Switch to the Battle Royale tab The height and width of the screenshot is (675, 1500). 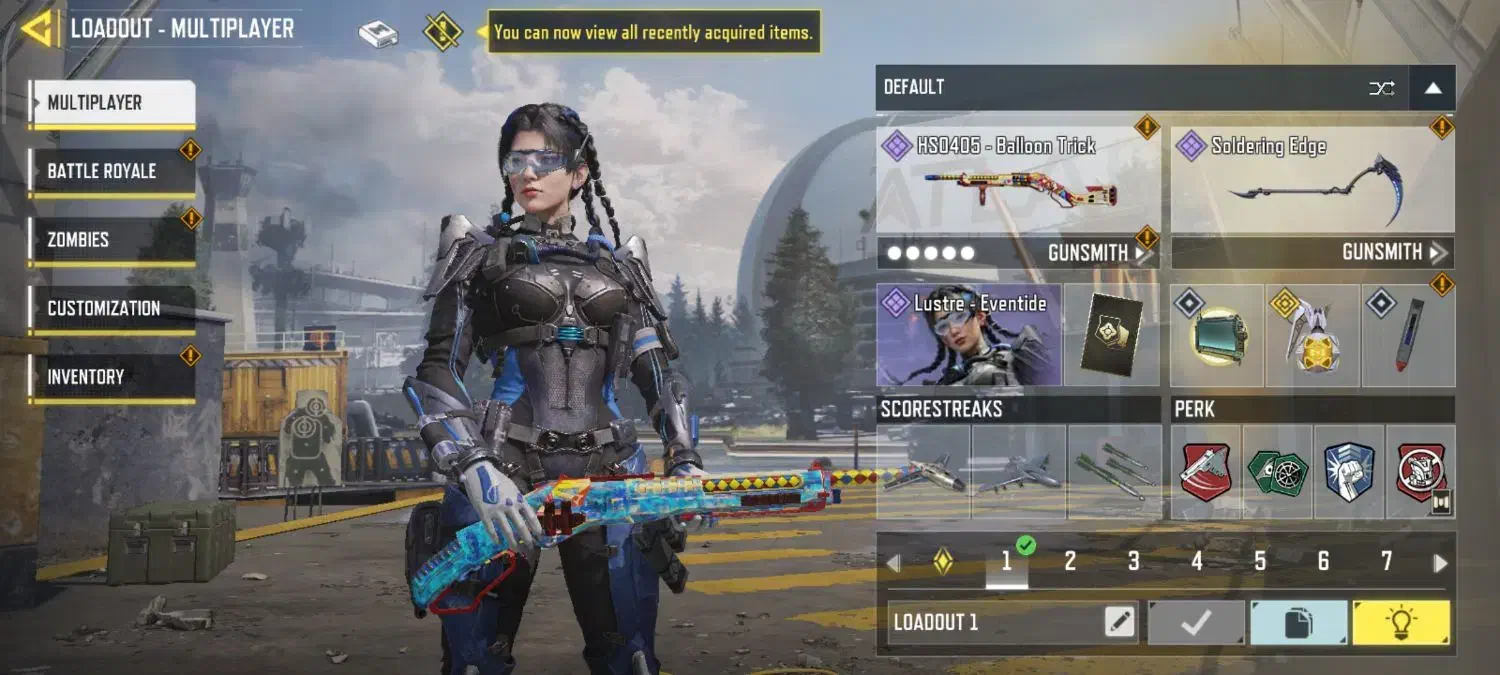111,171
